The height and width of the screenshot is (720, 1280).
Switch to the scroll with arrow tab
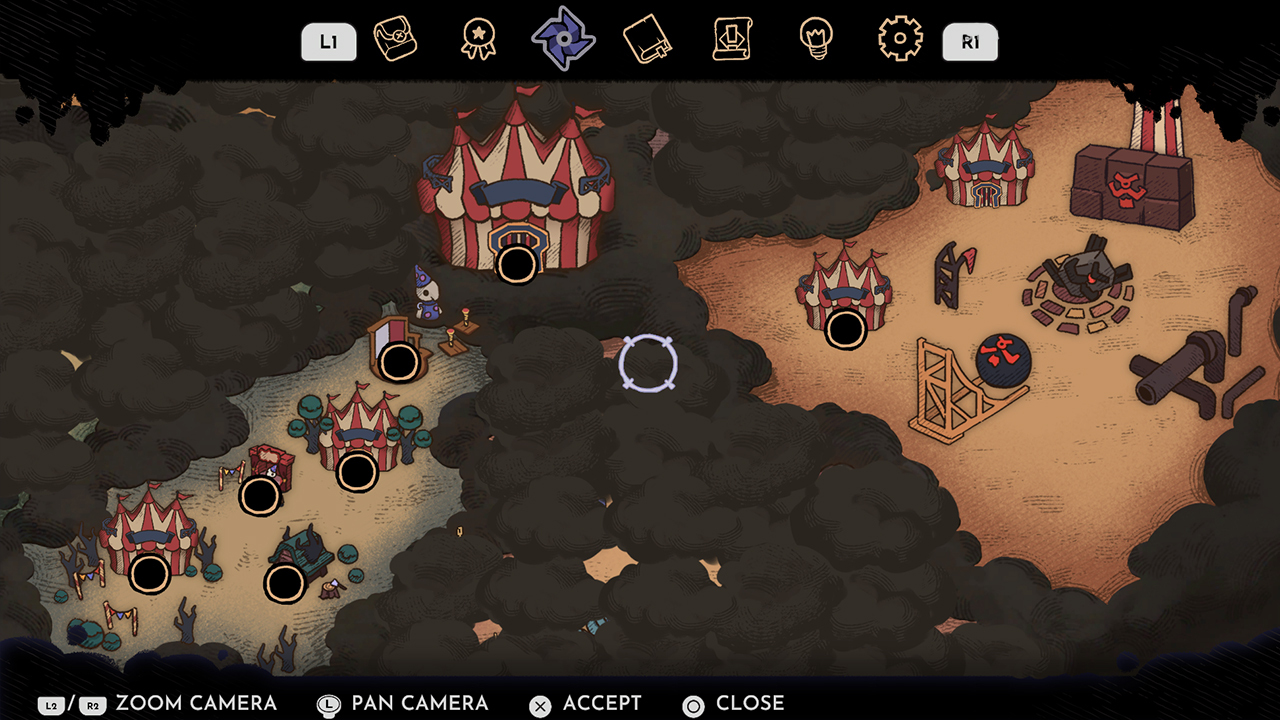coord(733,40)
